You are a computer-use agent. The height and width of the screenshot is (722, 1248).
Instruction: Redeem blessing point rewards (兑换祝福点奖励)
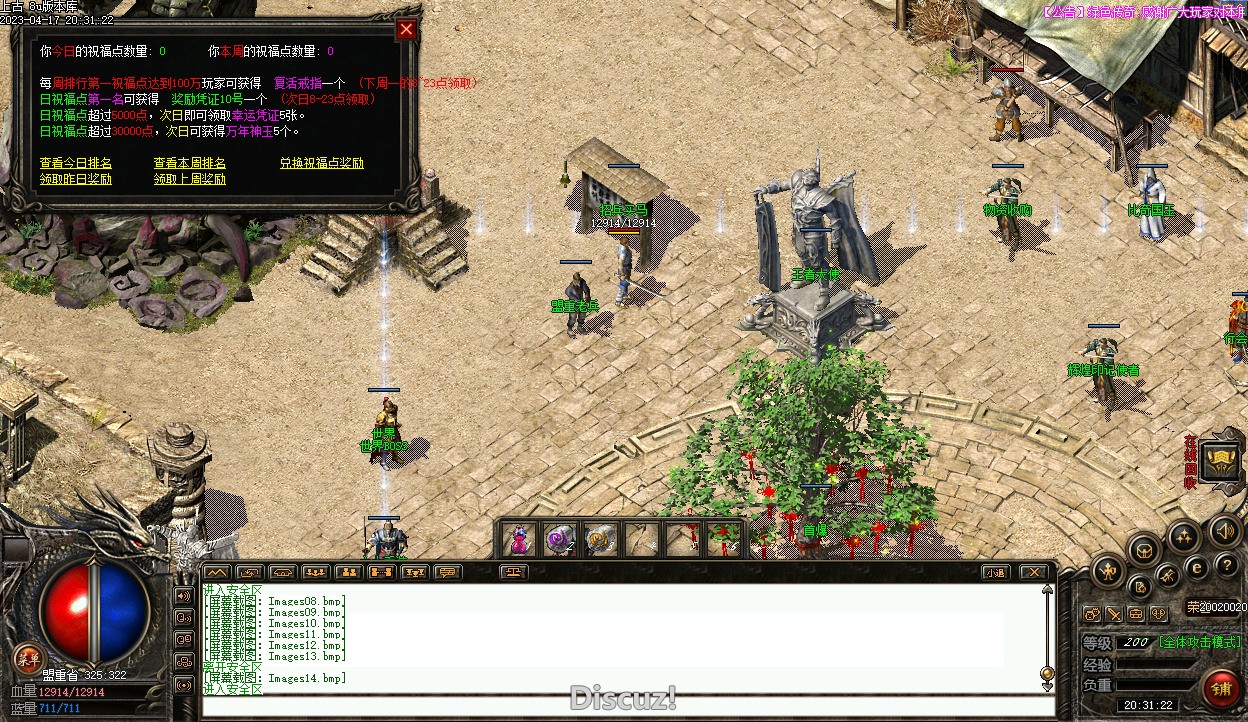(321, 163)
